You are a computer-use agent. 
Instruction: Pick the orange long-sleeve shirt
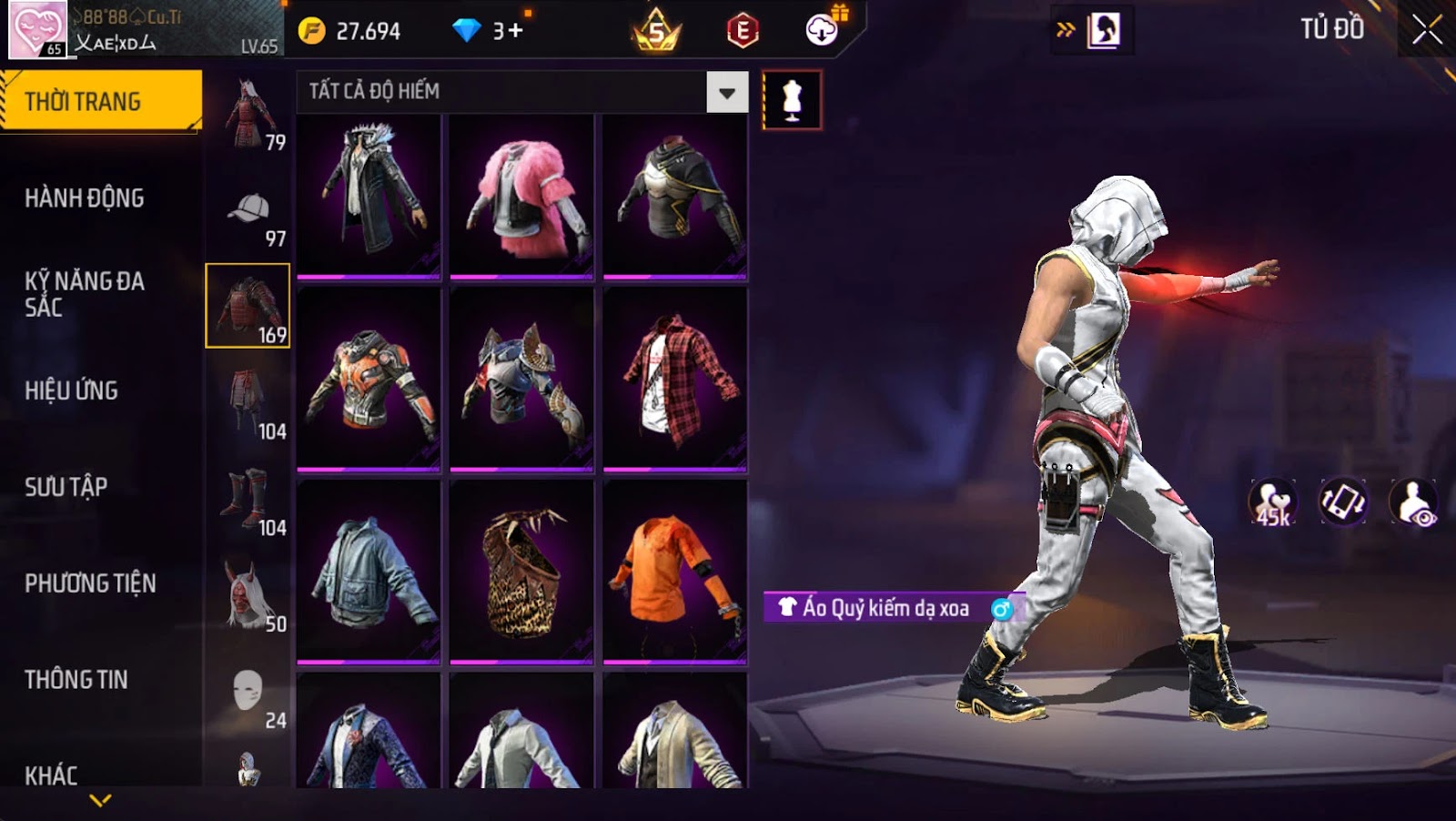click(x=675, y=572)
